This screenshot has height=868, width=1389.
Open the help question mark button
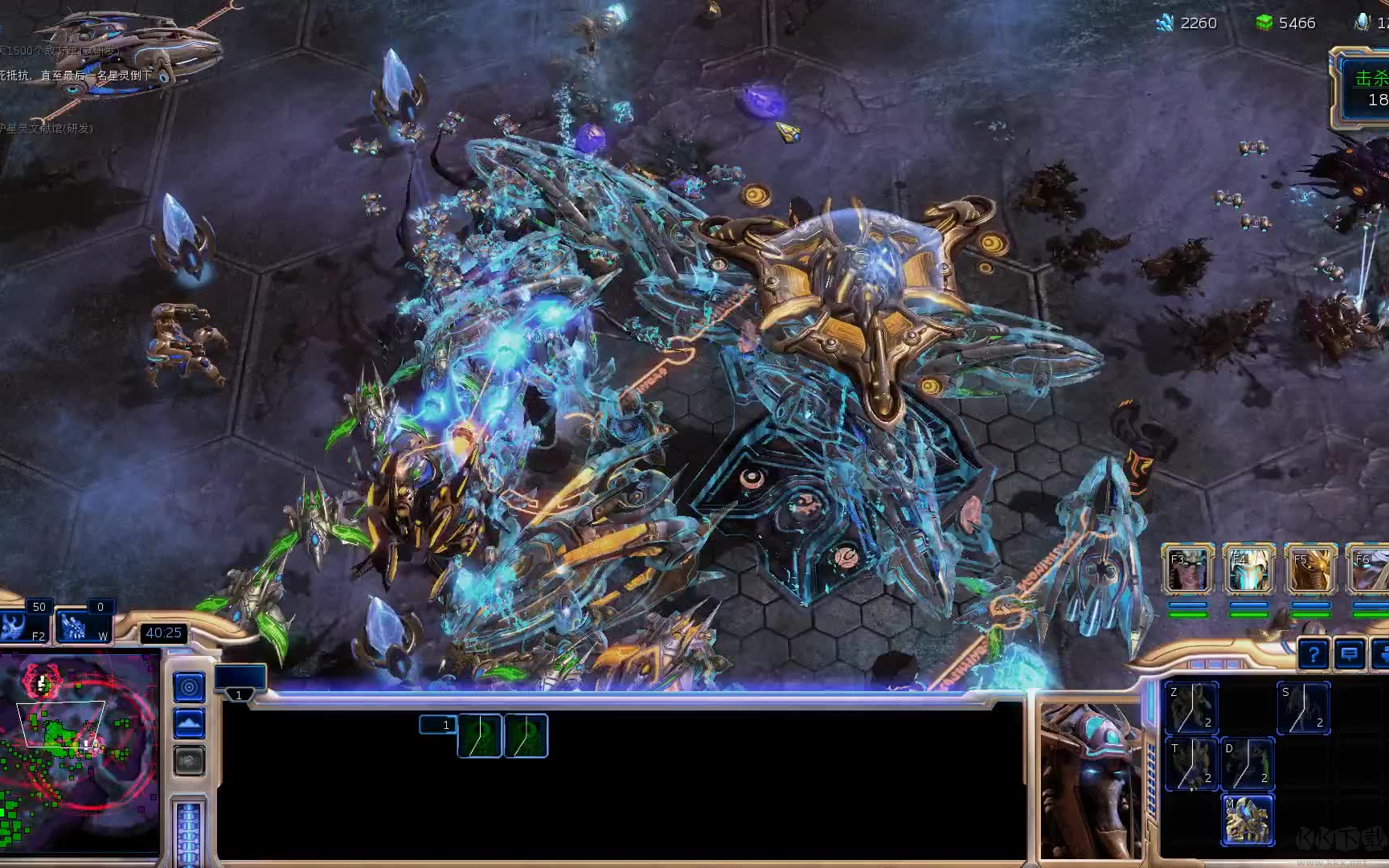click(1313, 655)
